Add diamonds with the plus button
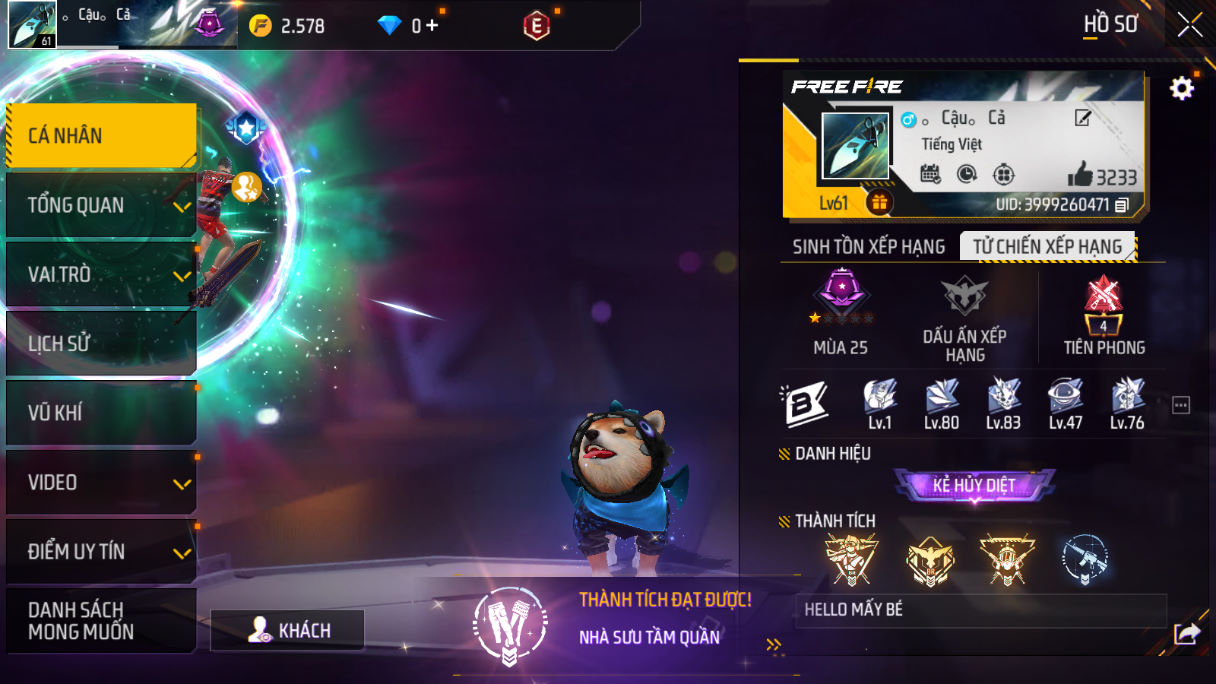This screenshot has height=684, width=1216. [x=432, y=26]
